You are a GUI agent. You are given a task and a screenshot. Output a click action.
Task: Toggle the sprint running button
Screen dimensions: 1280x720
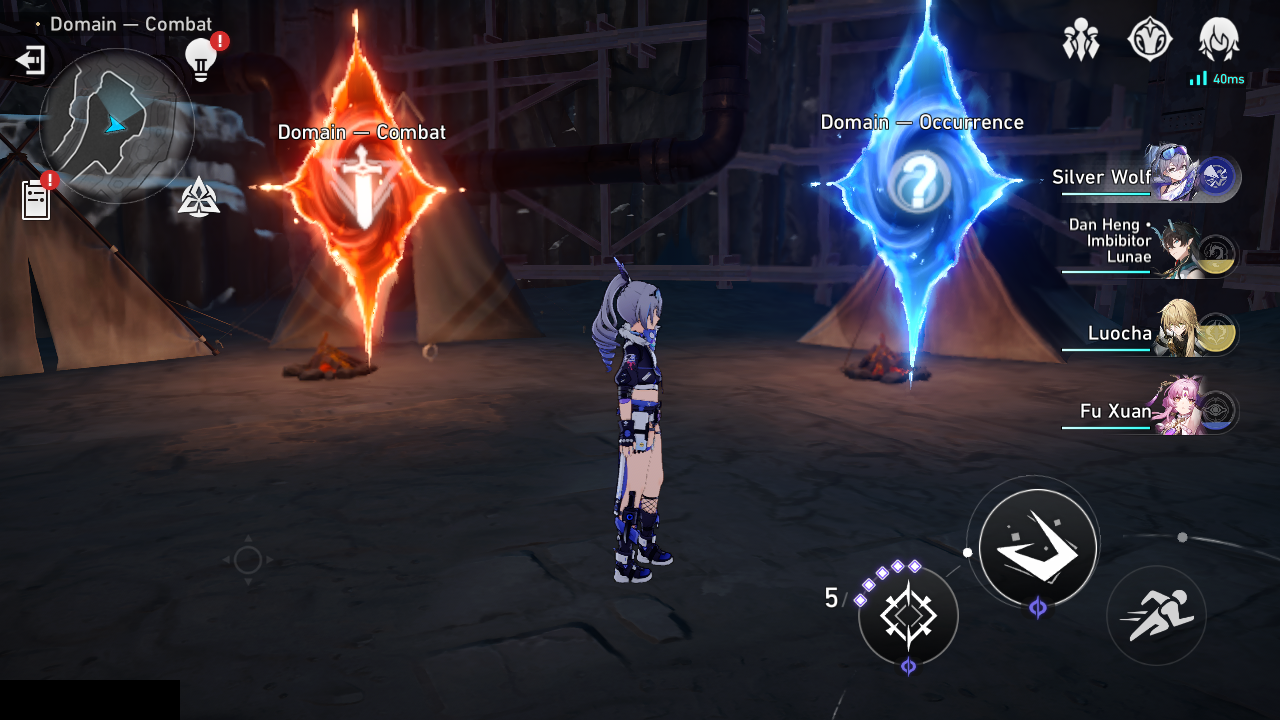1156,616
